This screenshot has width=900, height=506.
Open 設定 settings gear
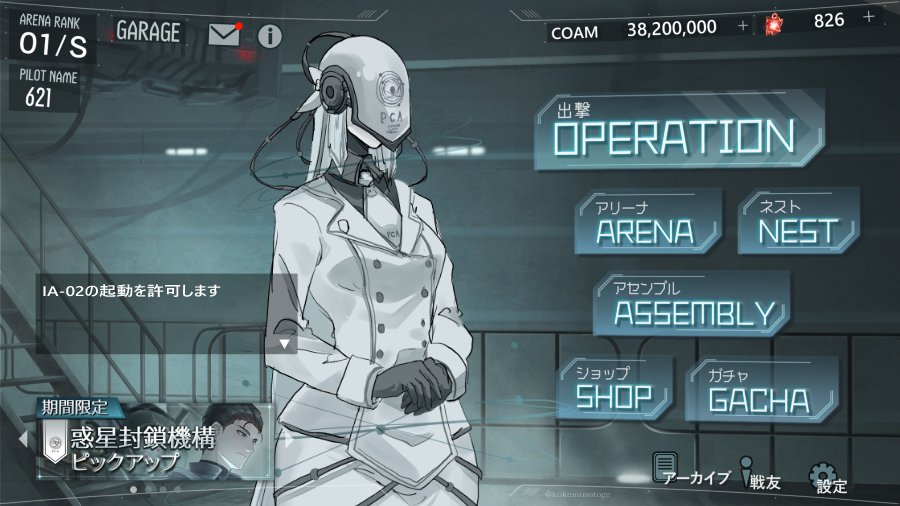click(827, 478)
